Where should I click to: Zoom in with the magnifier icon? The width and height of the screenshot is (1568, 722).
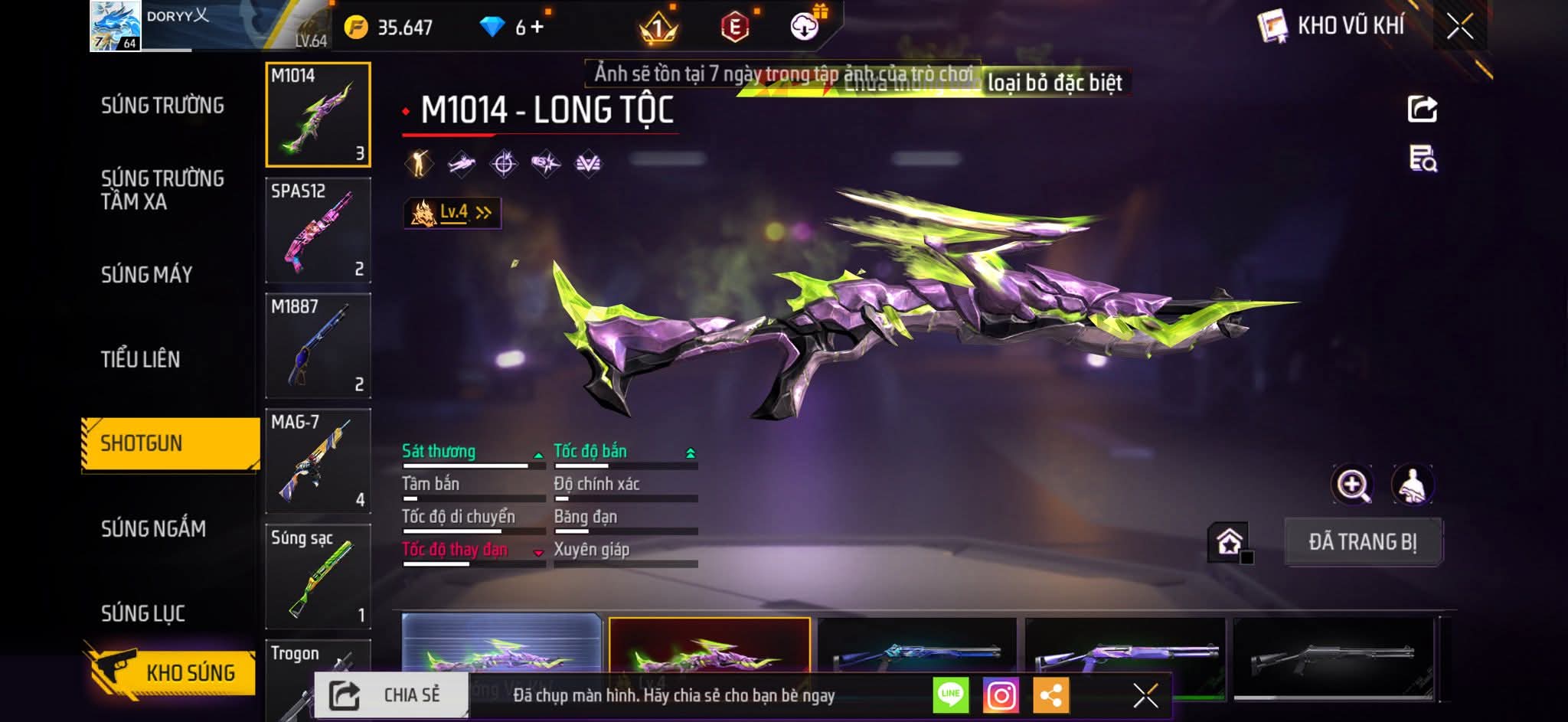tap(1352, 485)
